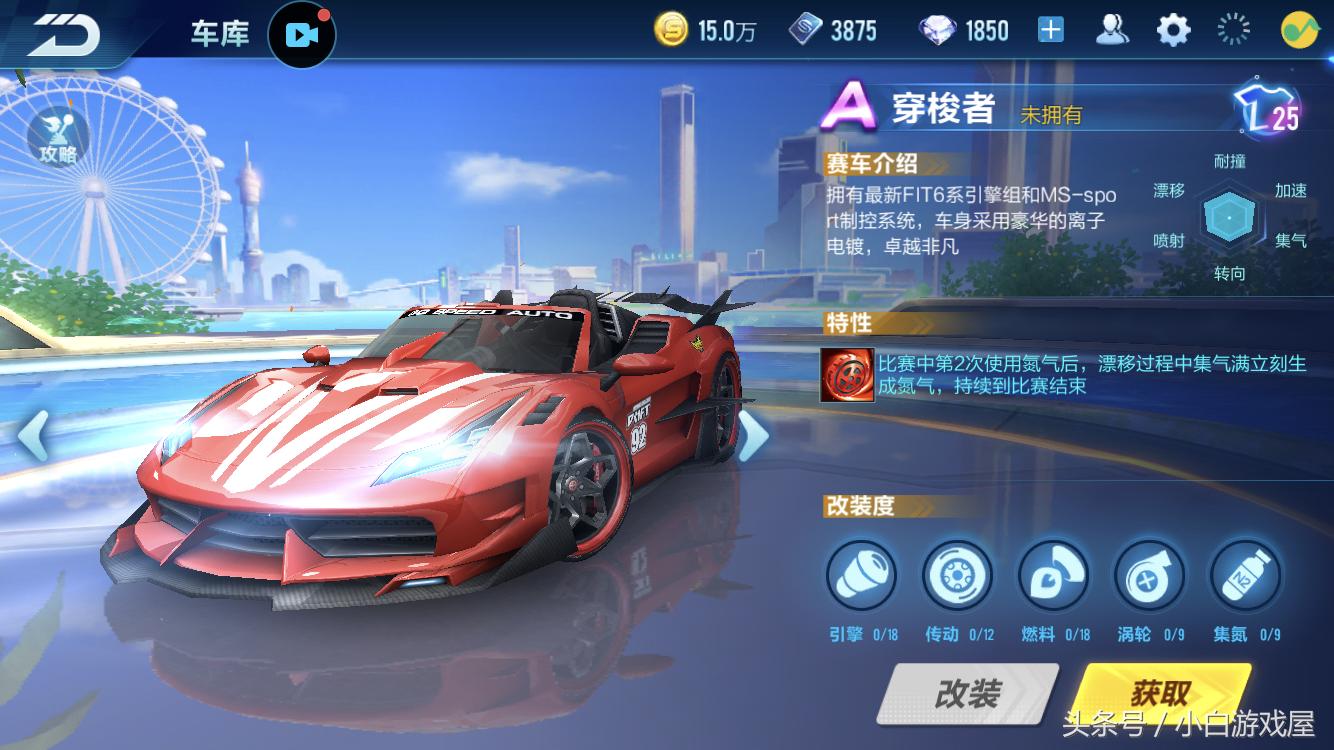Open the 攻略 guide panel
Screen dimensions: 1334x750
coord(57,137)
